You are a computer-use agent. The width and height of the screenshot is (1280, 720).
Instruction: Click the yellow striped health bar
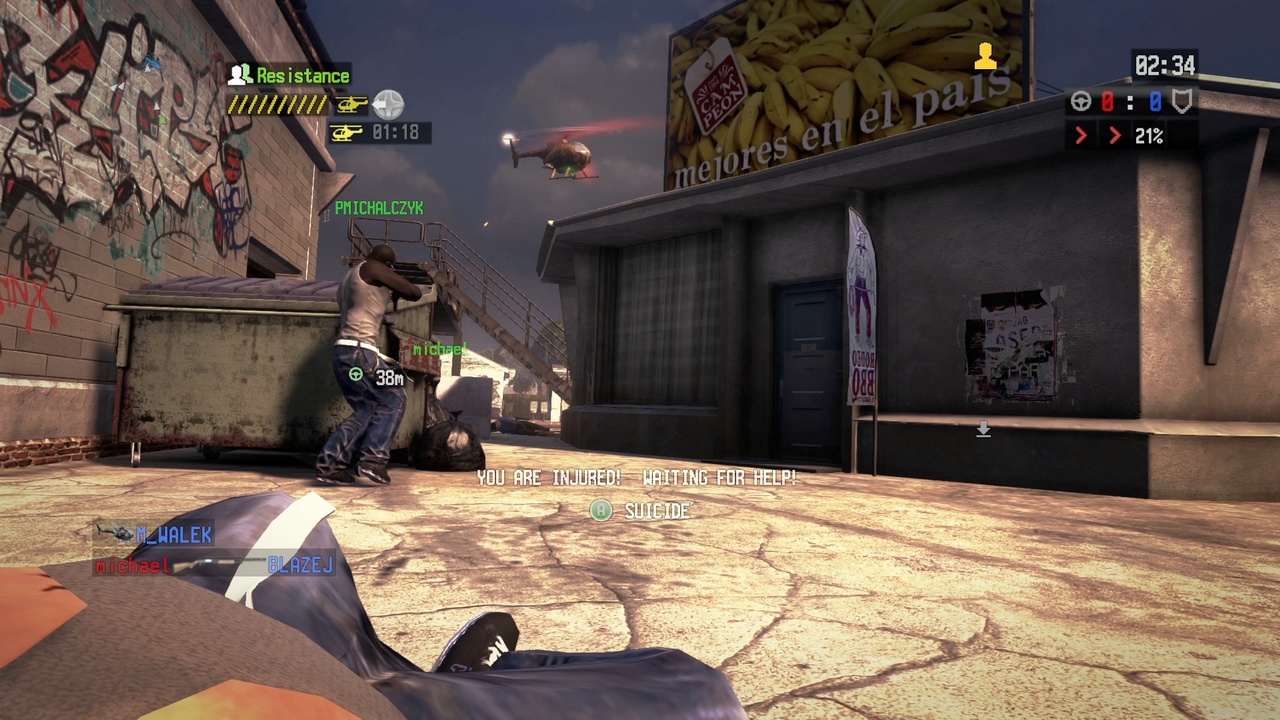tap(276, 104)
